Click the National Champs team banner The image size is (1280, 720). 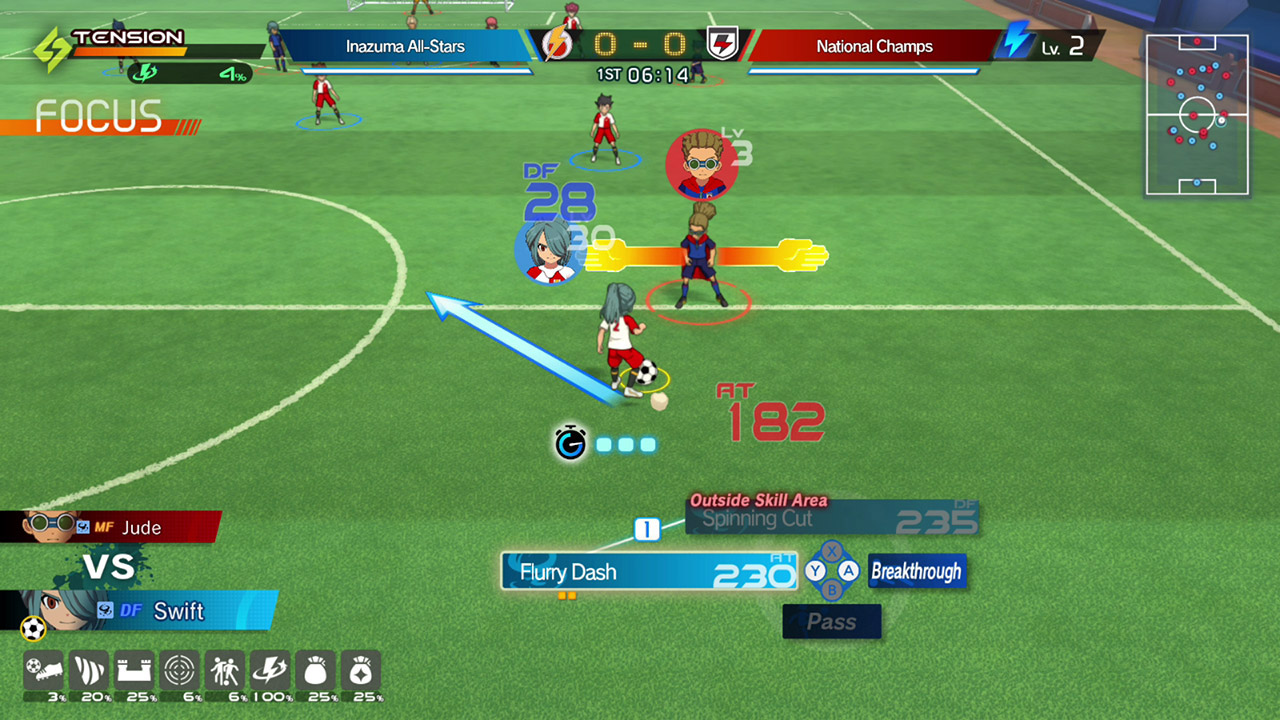coord(874,46)
